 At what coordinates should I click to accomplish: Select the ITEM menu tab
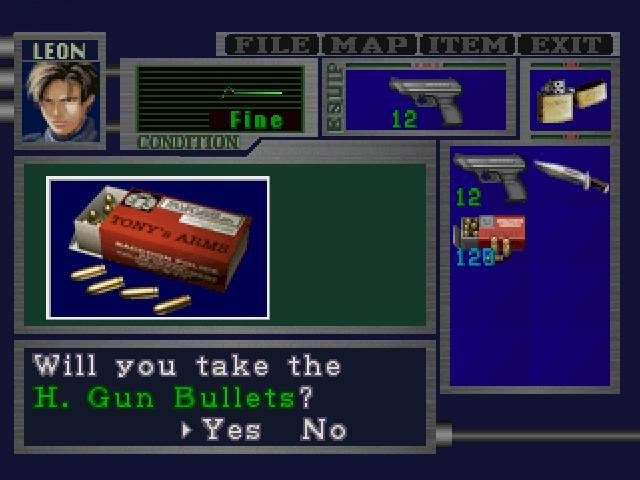[x=466, y=45]
